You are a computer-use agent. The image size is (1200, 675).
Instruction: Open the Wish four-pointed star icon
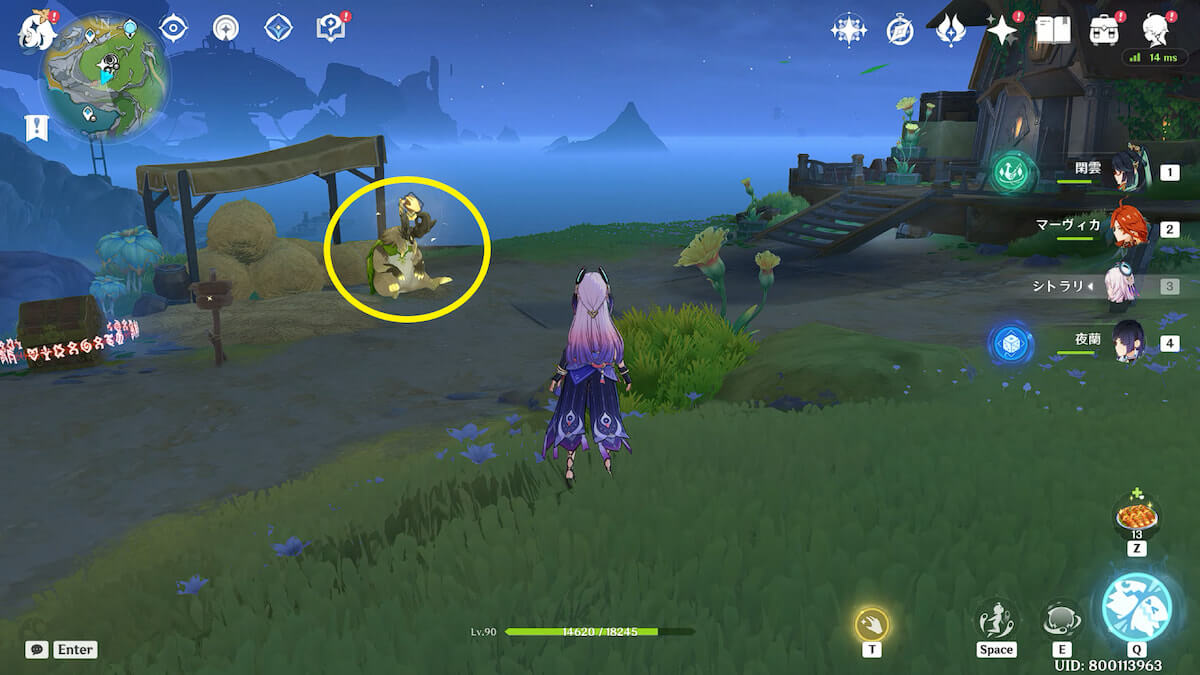tap(1000, 31)
